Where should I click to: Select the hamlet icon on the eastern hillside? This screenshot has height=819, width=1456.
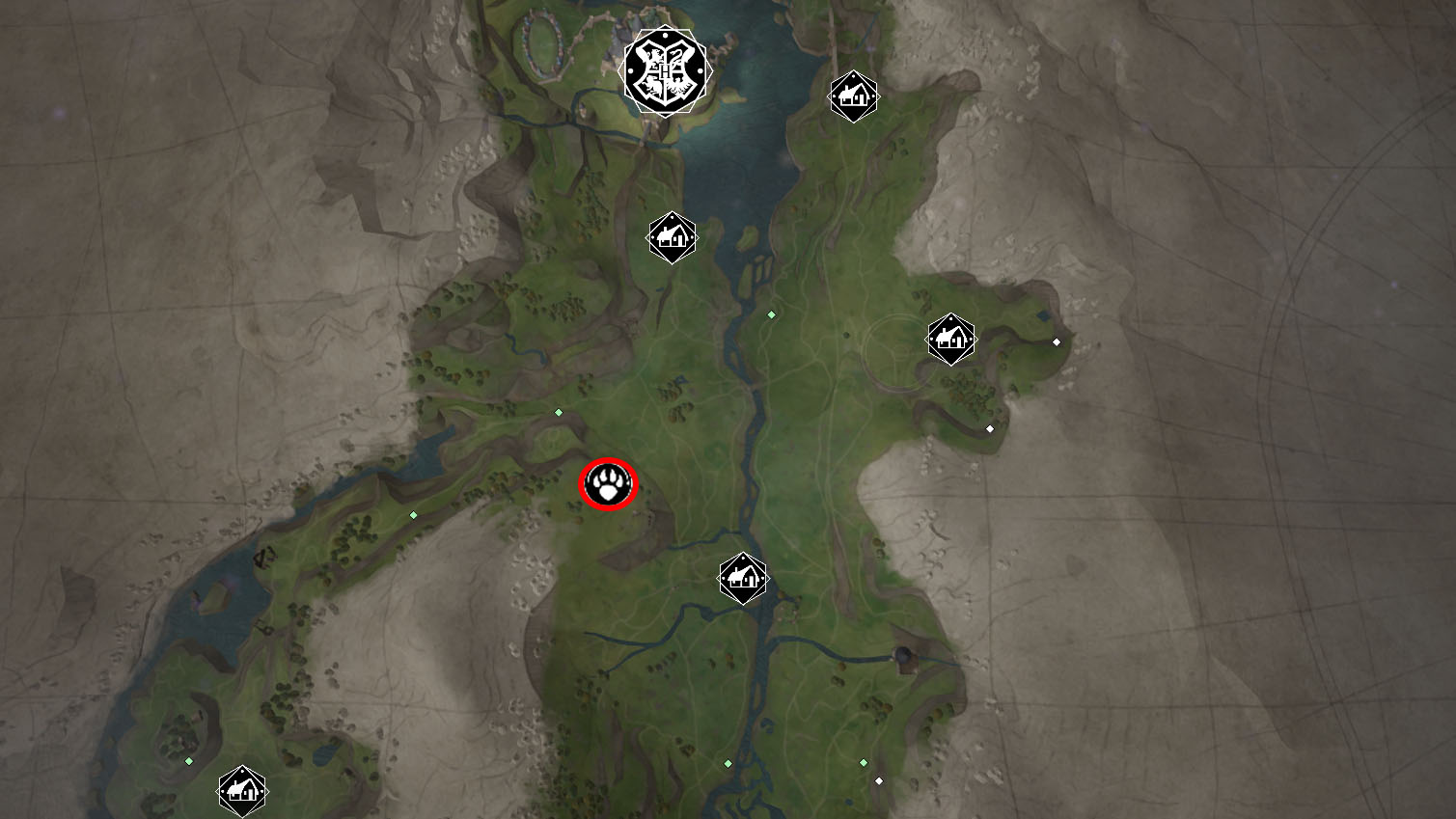(x=951, y=339)
